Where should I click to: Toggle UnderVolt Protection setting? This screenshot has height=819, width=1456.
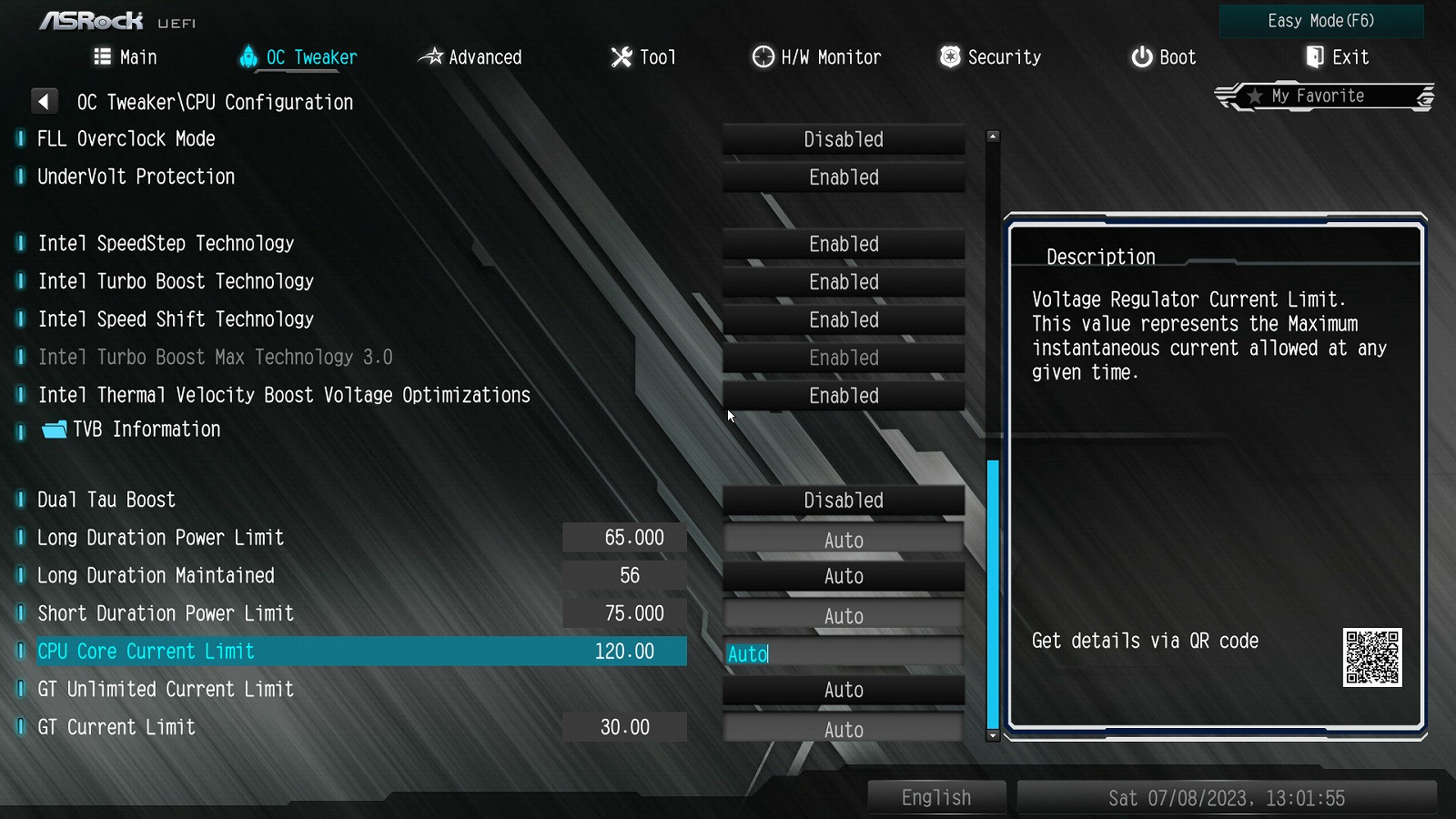(844, 177)
